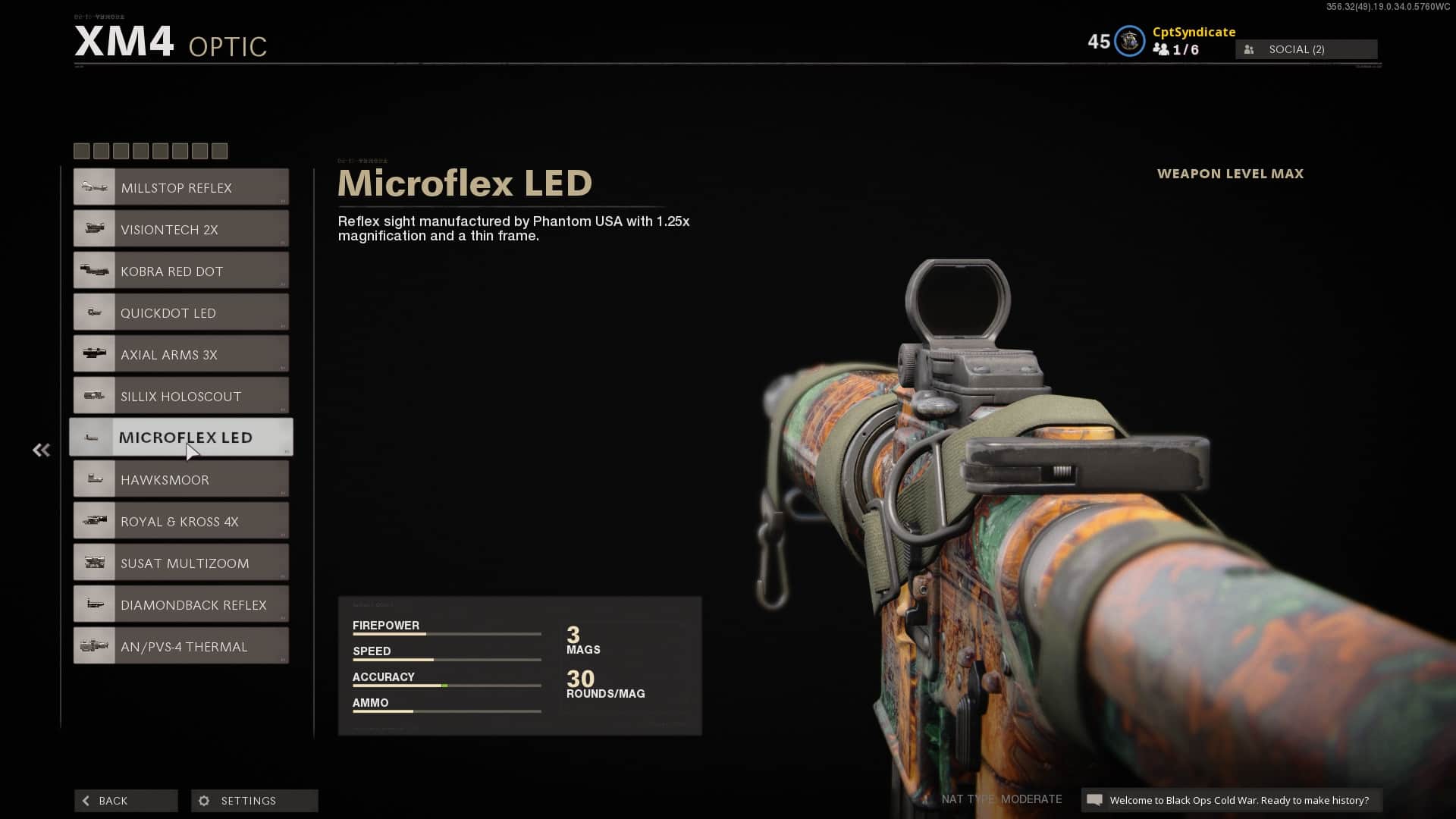Open the Social panel
The width and height of the screenshot is (1456, 819).
click(x=1306, y=49)
